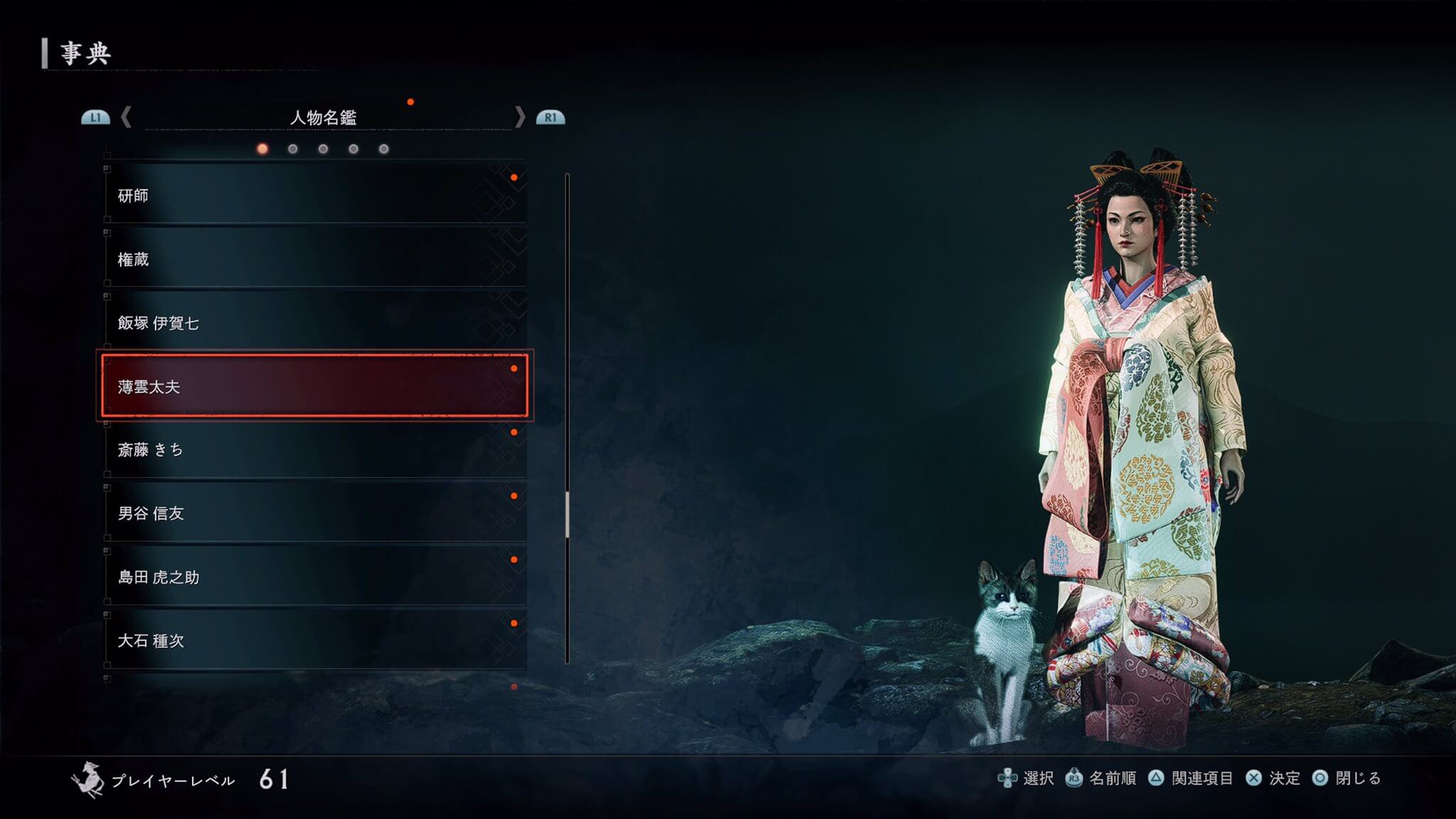1456x819 pixels.
Task: Click the character list scrollbar
Action: click(x=567, y=512)
